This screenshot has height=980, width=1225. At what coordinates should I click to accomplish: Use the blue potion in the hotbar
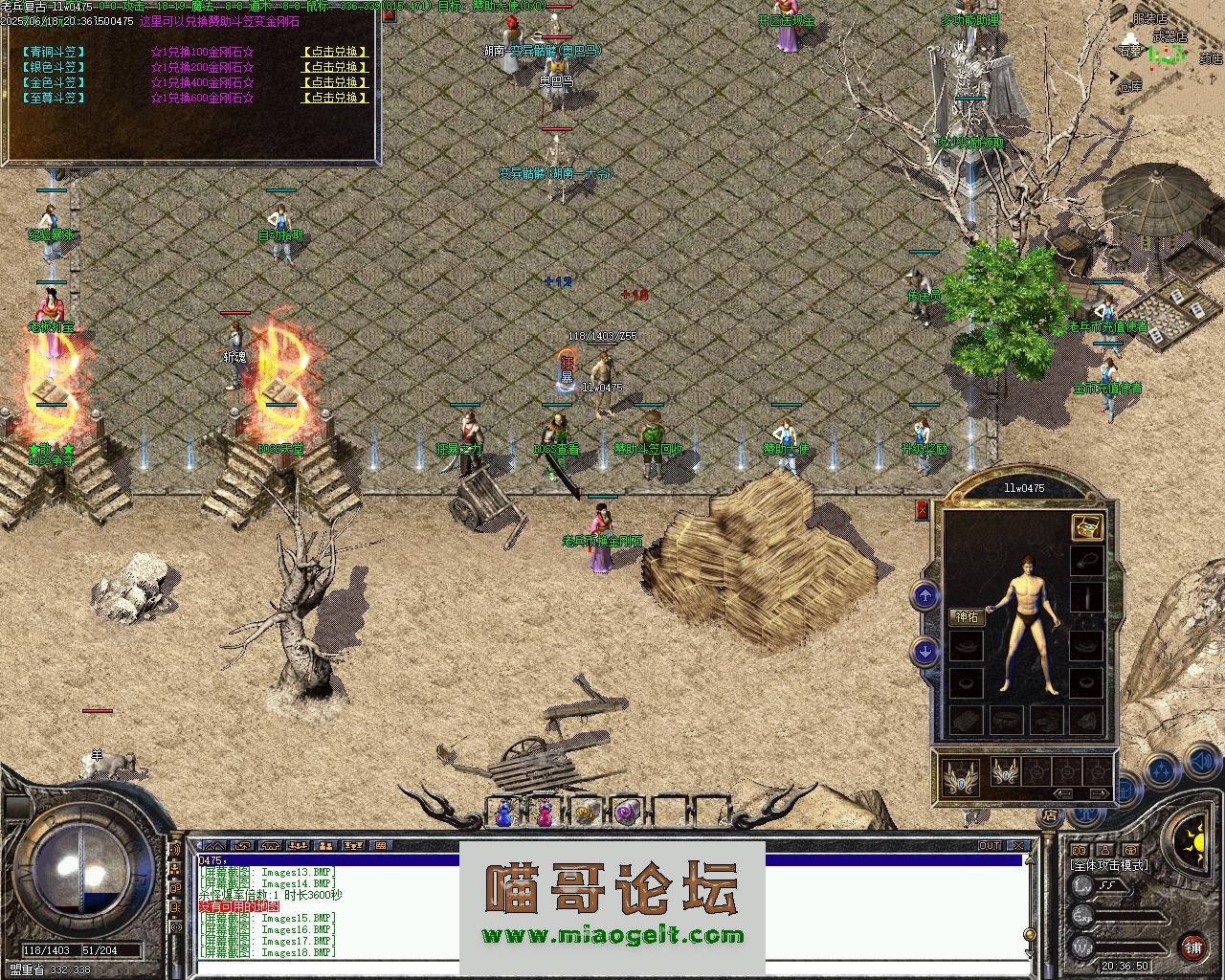[503, 813]
